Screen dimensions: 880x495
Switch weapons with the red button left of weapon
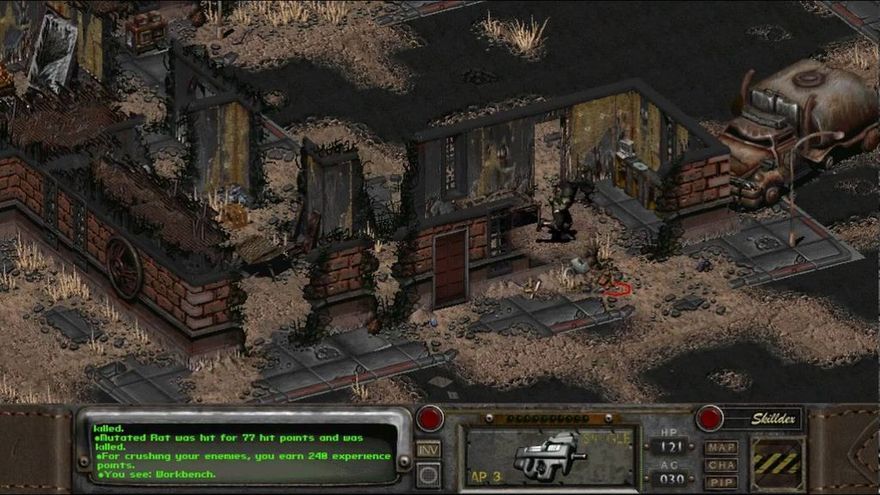[x=430, y=418]
